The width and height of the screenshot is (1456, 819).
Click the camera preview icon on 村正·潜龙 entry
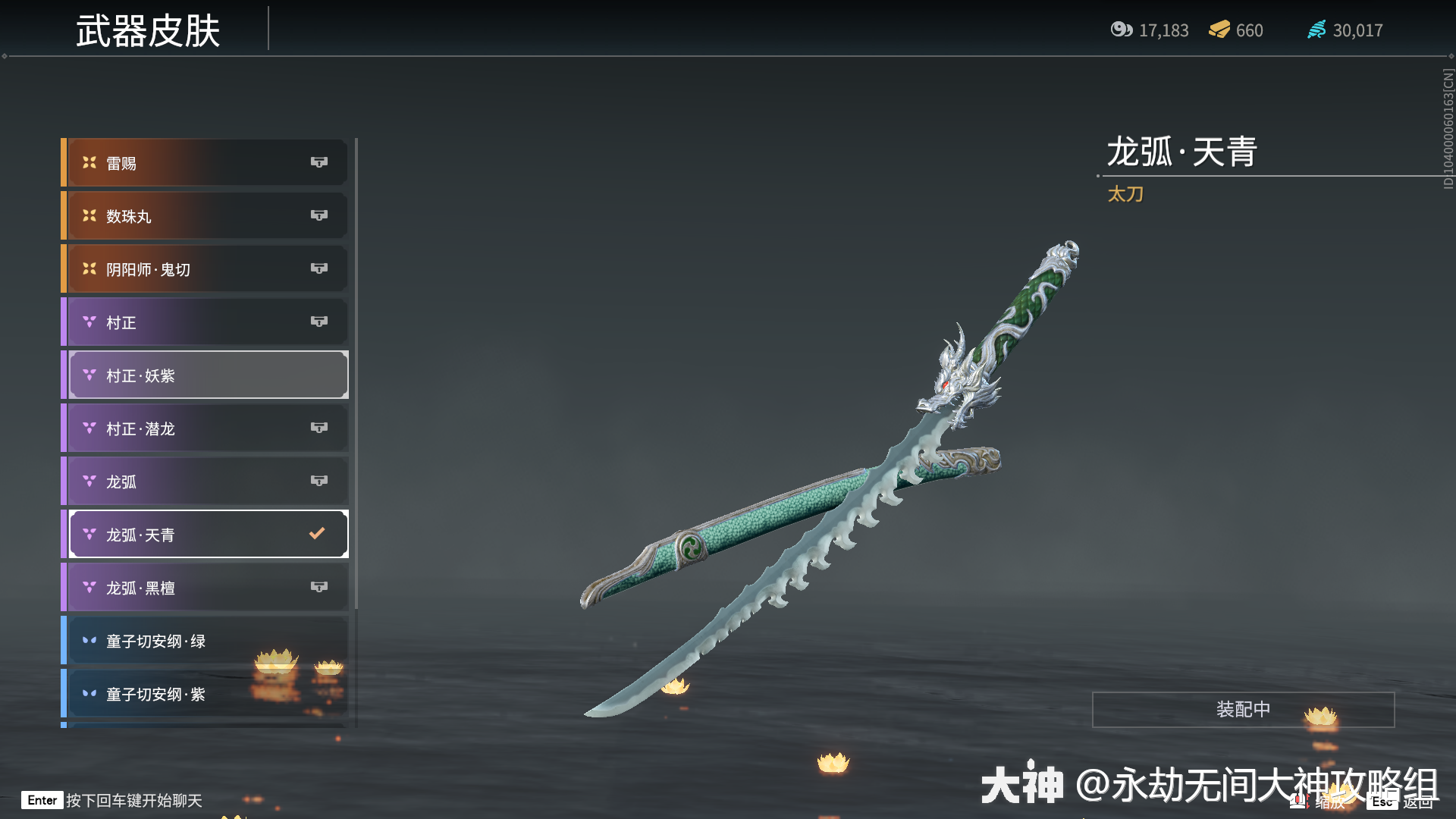click(319, 428)
